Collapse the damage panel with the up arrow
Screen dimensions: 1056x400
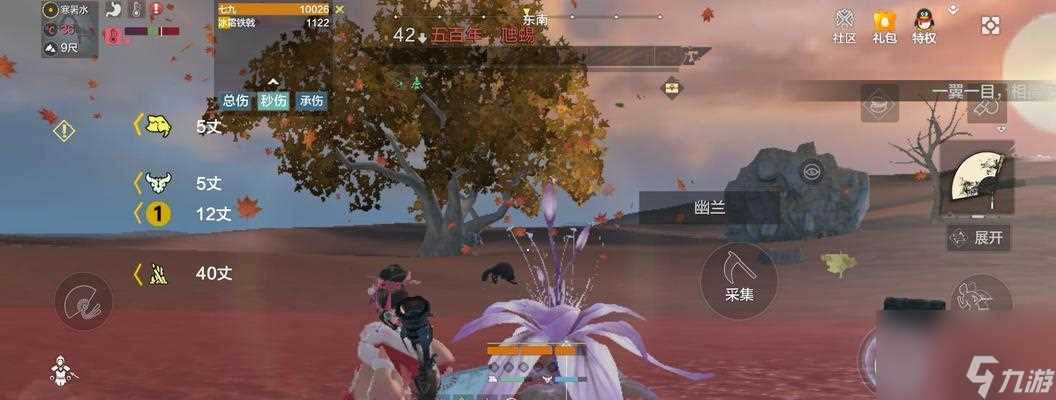tap(273, 82)
